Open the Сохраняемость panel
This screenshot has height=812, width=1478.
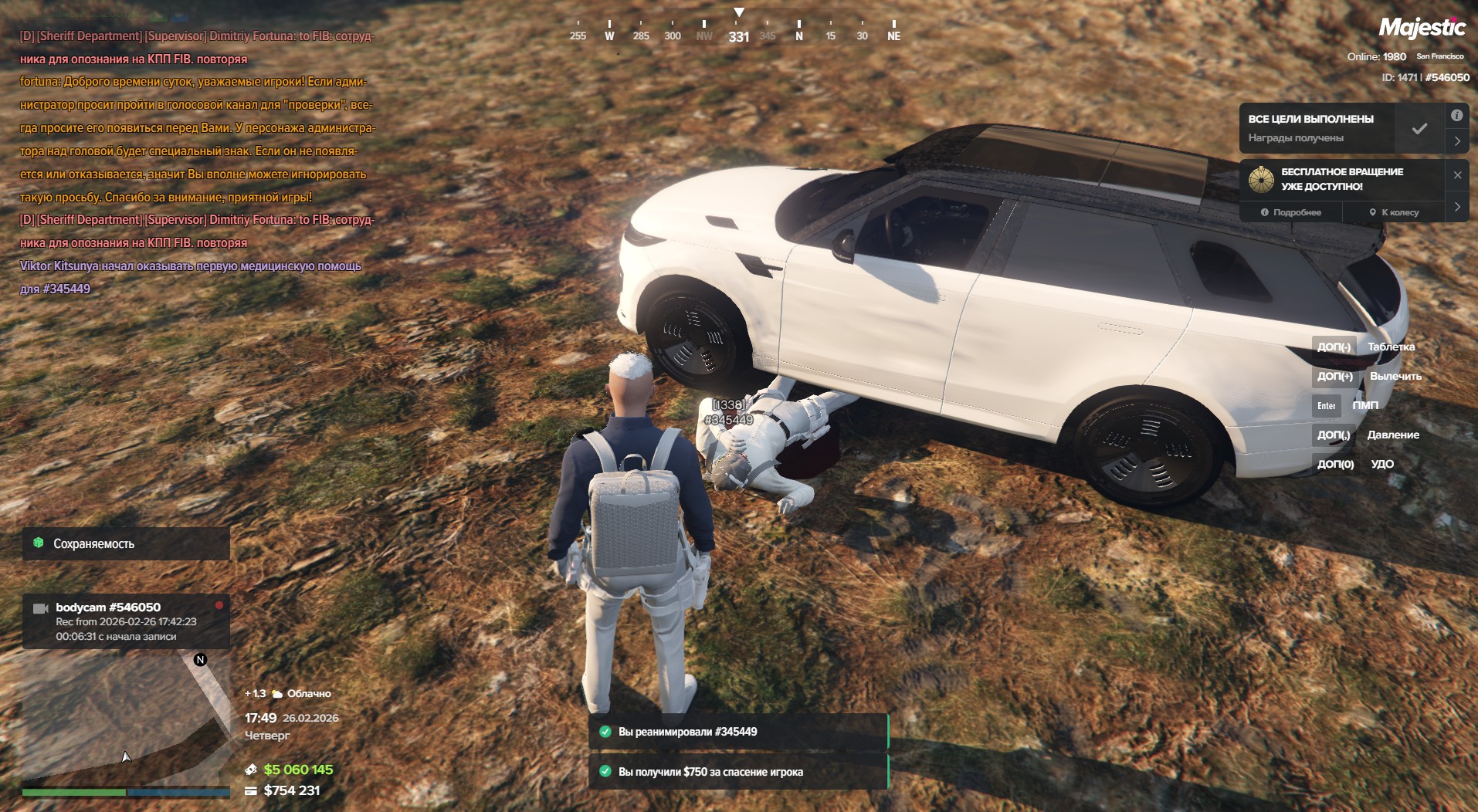[126, 543]
